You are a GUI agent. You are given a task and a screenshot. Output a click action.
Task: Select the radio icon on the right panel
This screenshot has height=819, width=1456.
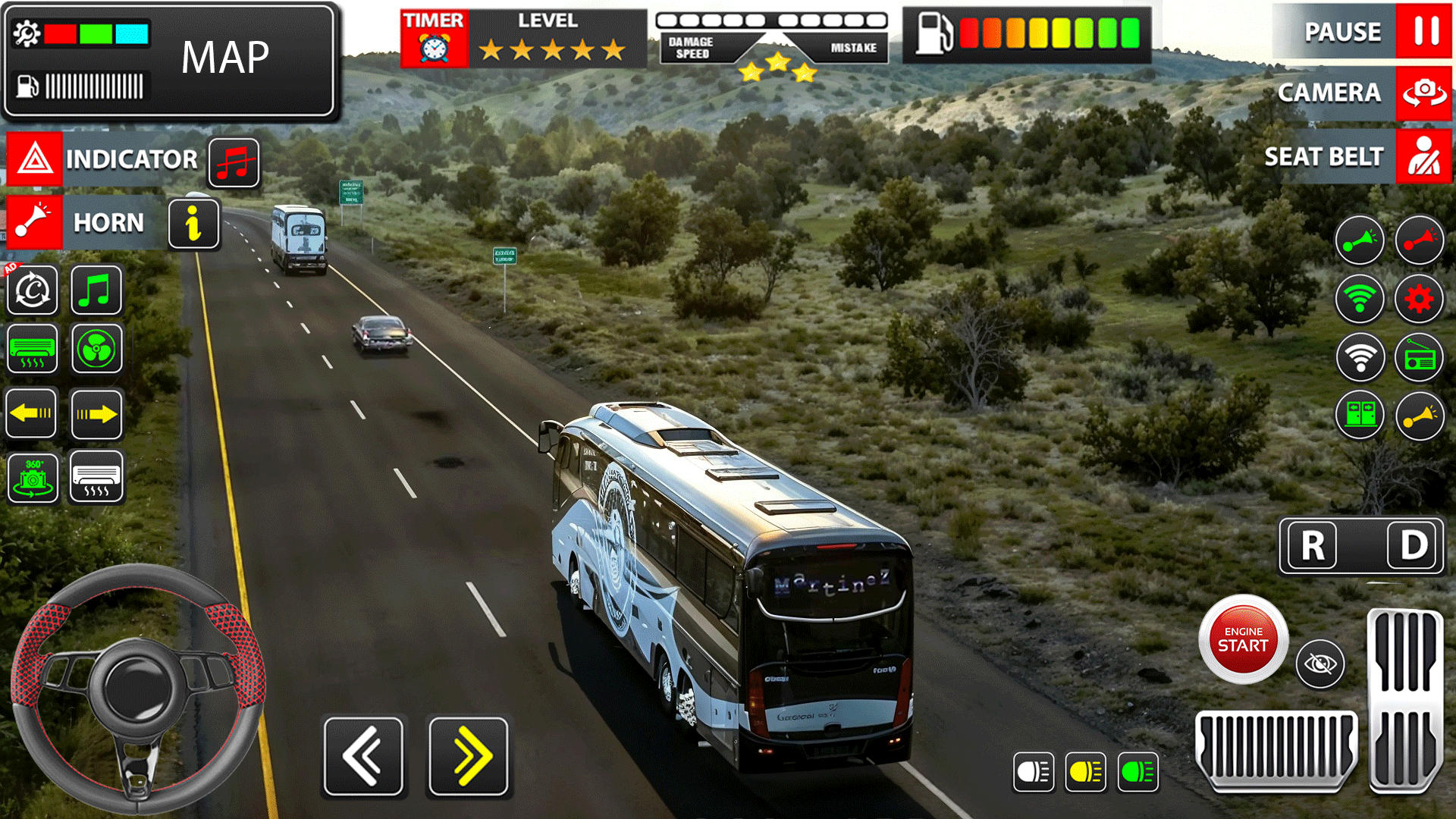pyautogui.click(x=1418, y=356)
